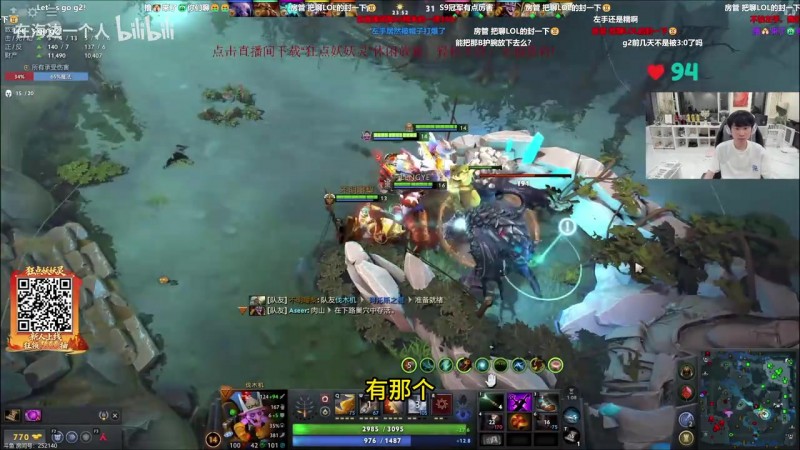Select the purple orb quick-buy item
Screen dimensions: 800x450
click(x=32, y=415)
